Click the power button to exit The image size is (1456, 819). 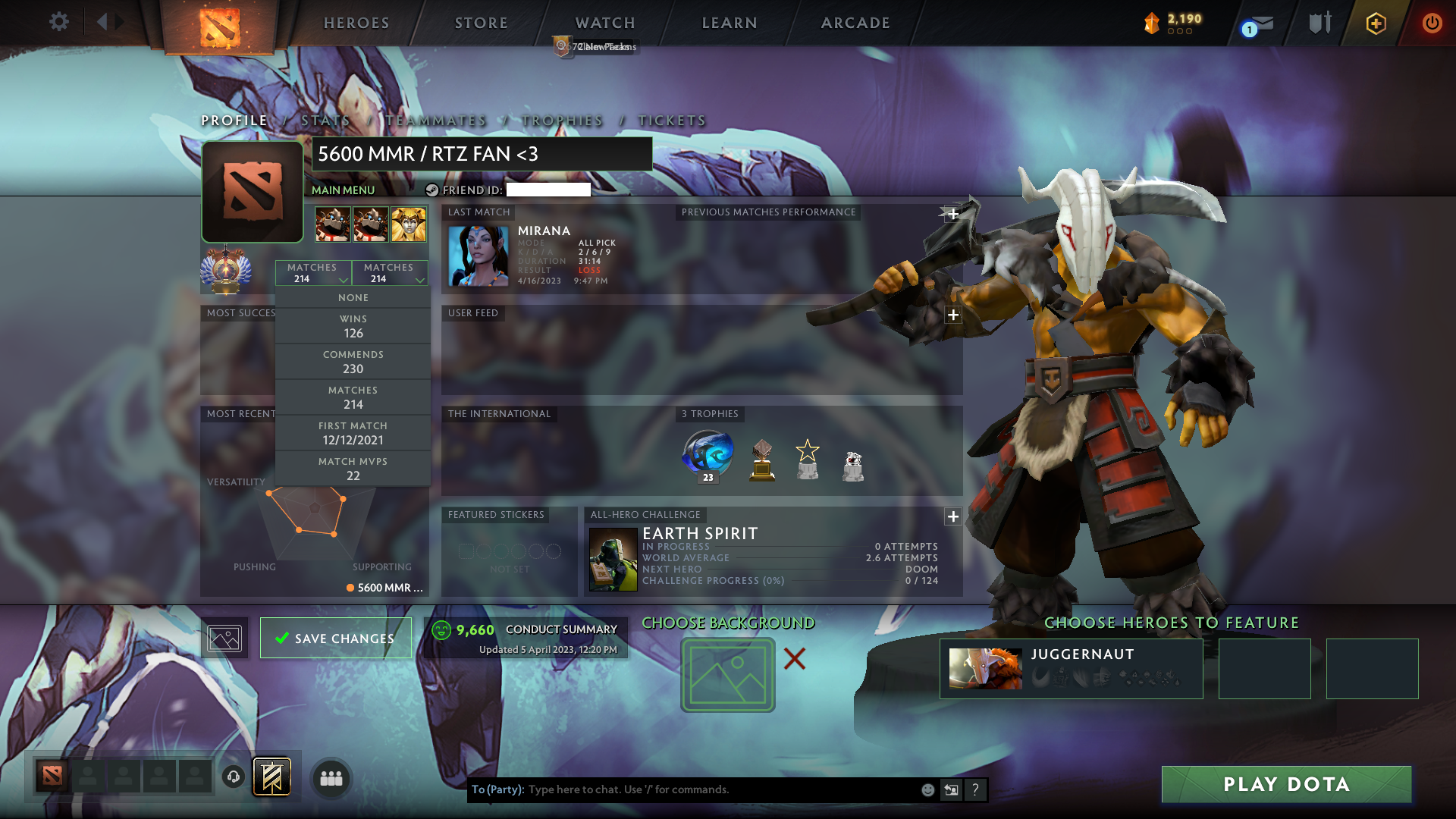[1432, 23]
